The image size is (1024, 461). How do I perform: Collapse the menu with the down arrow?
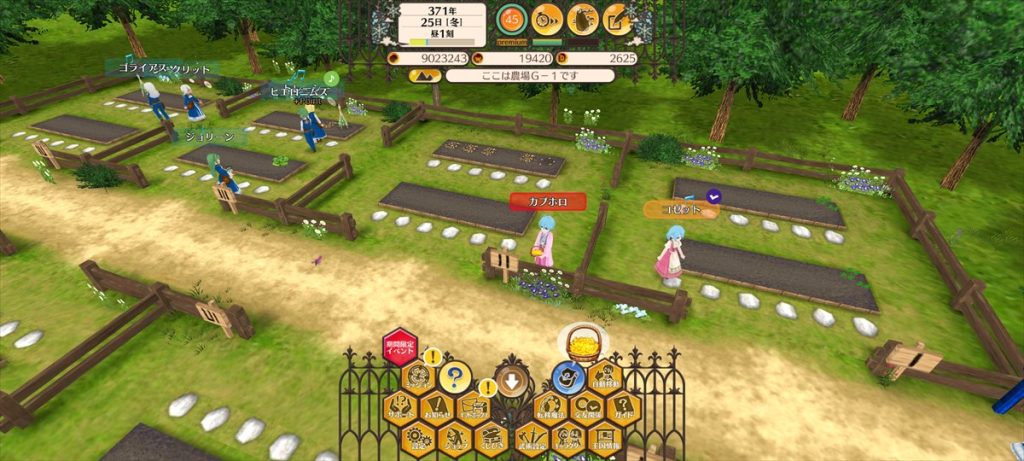(x=511, y=379)
